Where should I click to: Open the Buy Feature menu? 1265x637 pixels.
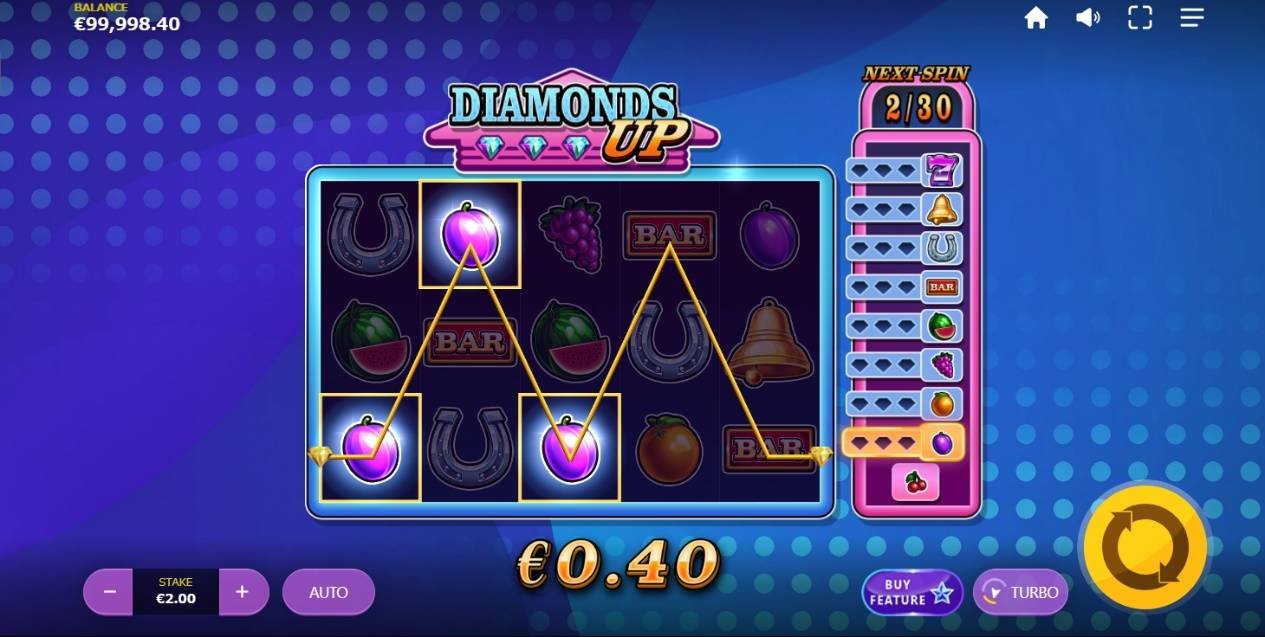tap(911, 592)
